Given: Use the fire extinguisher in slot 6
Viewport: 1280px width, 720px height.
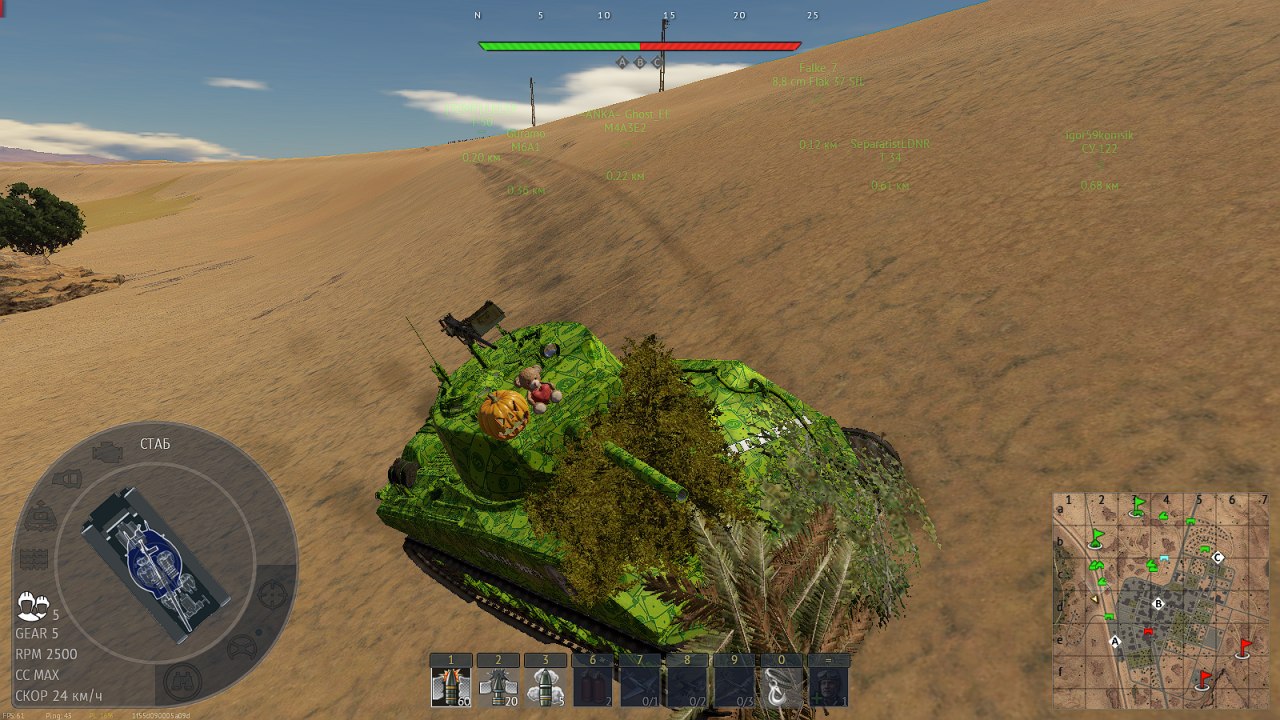Looking at the screenshot, I should click(x=591, y=686).
